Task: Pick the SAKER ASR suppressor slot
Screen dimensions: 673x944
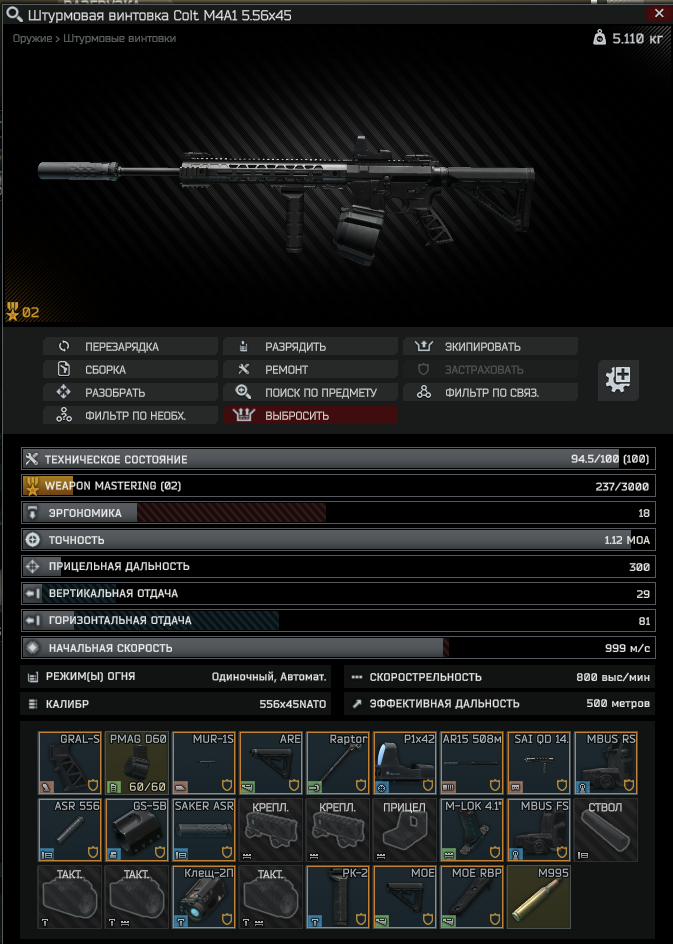Action: (204, 829)
